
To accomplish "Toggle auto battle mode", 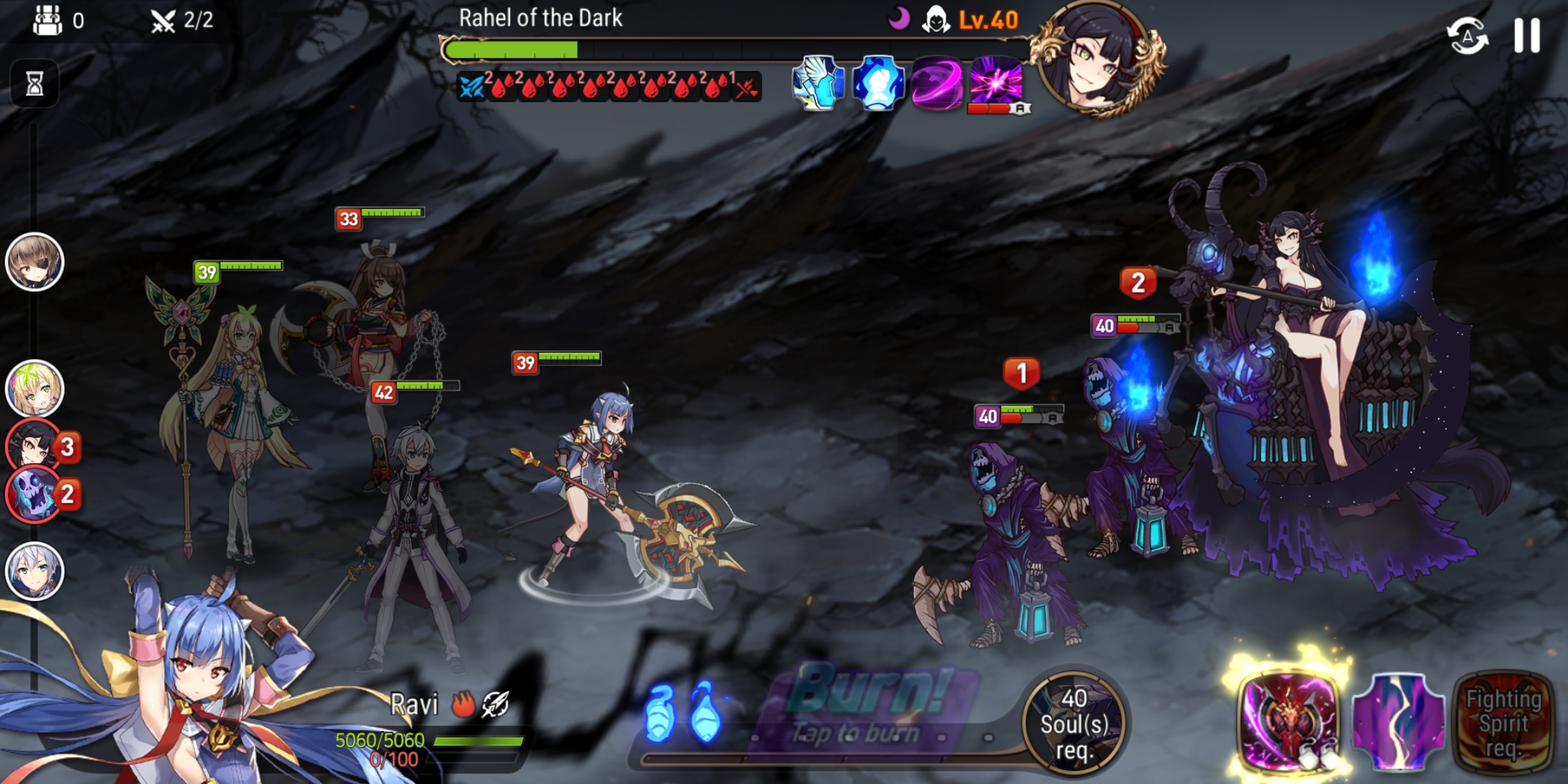I will [1467, 36].
